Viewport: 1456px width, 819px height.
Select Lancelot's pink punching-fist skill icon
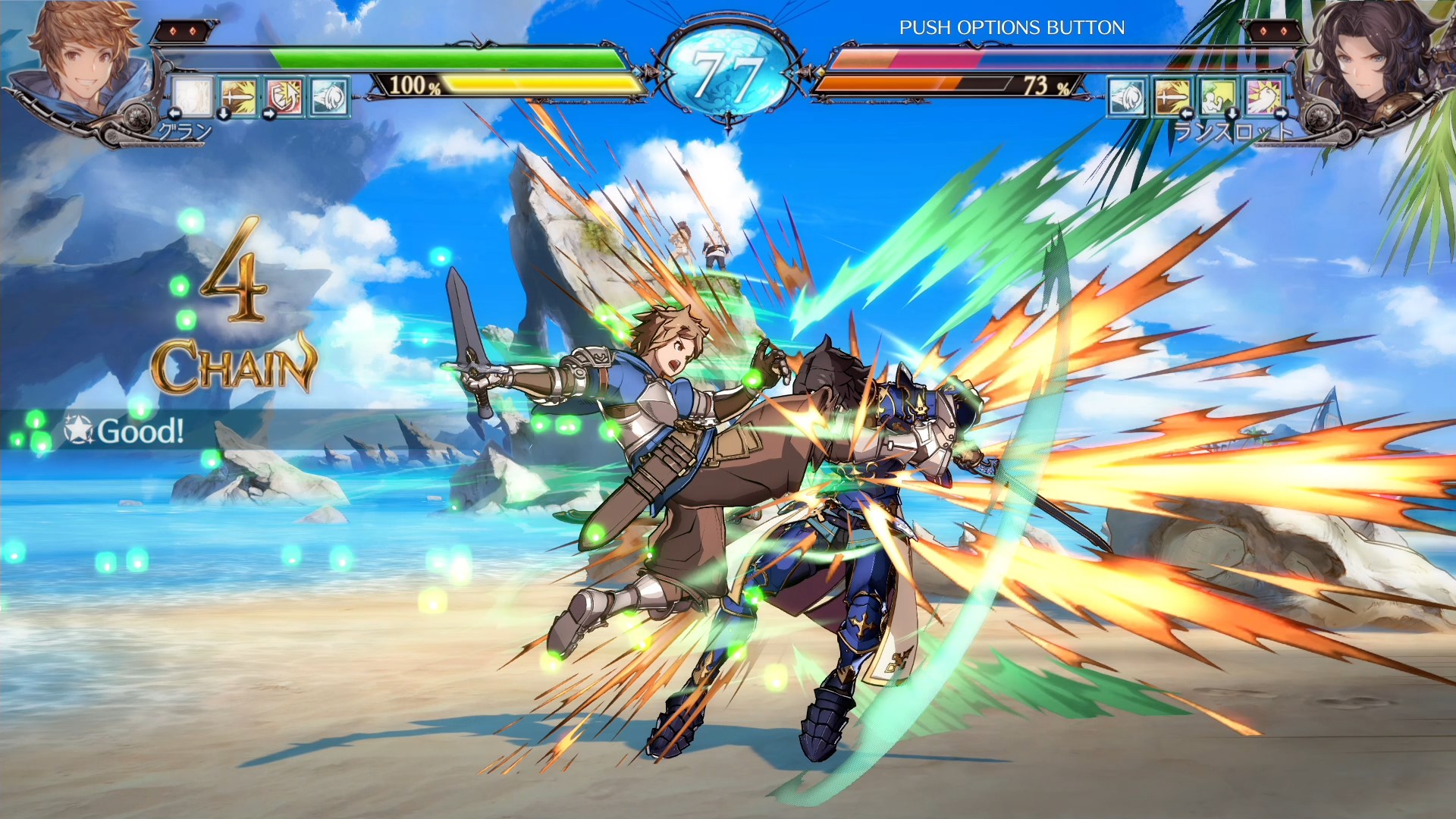pos(1263,97)
